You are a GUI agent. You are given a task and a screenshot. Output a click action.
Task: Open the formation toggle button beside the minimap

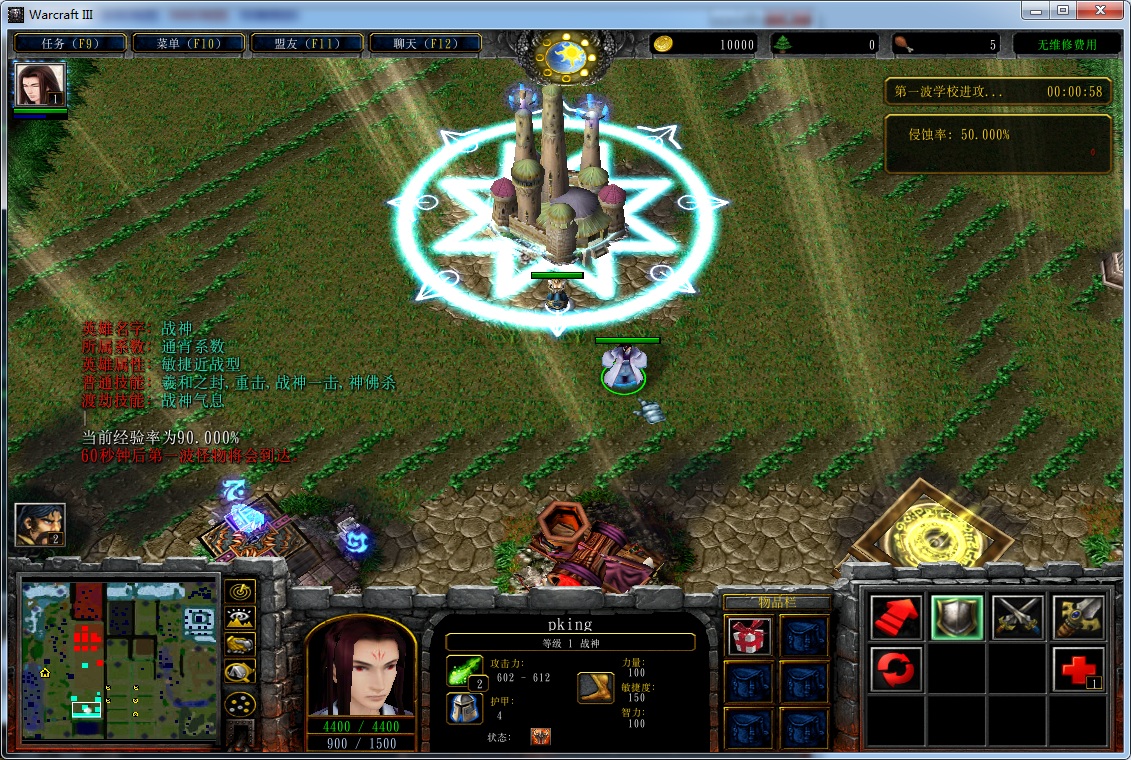240,704
